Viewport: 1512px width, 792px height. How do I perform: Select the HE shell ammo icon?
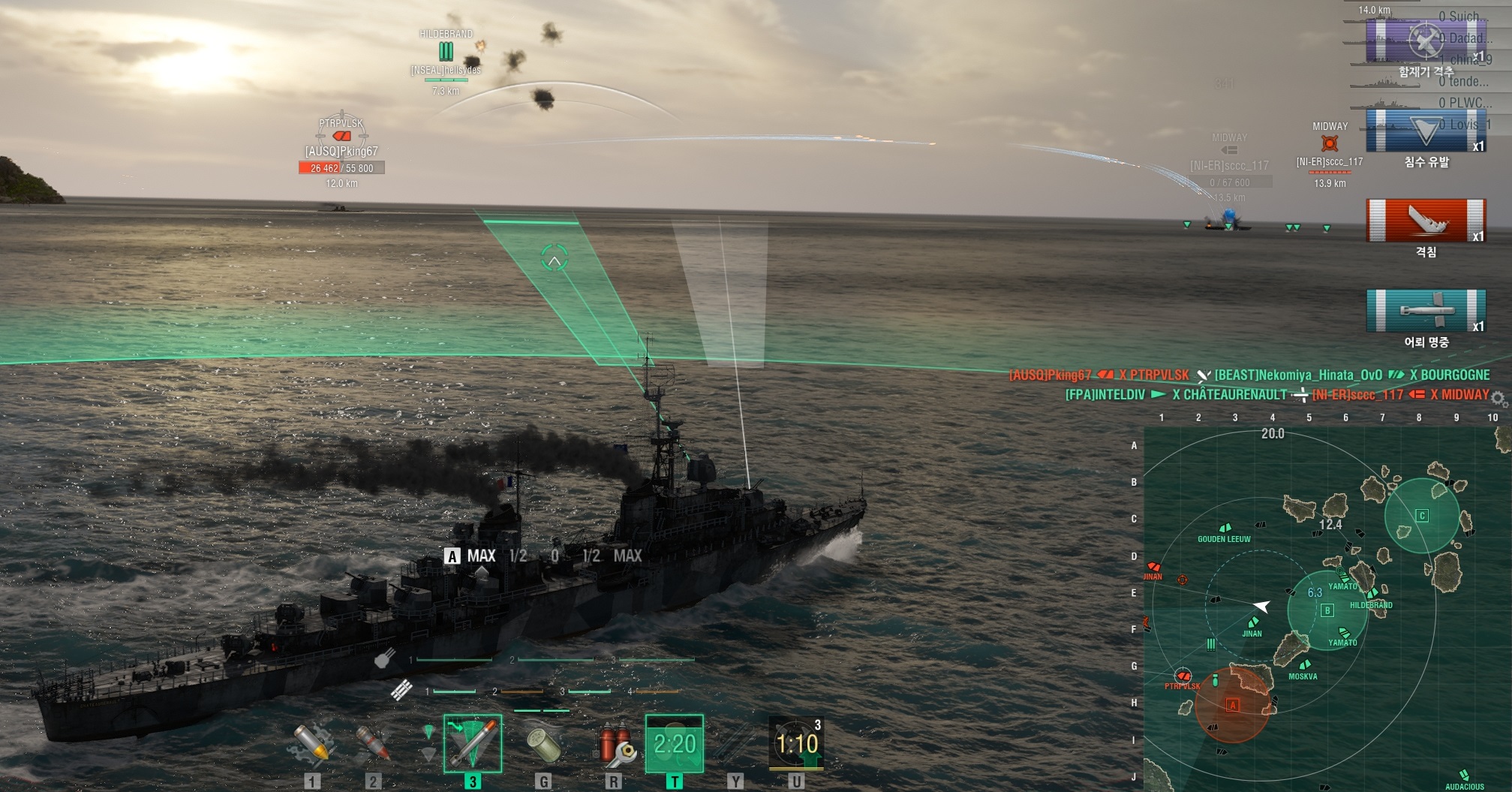312,743
